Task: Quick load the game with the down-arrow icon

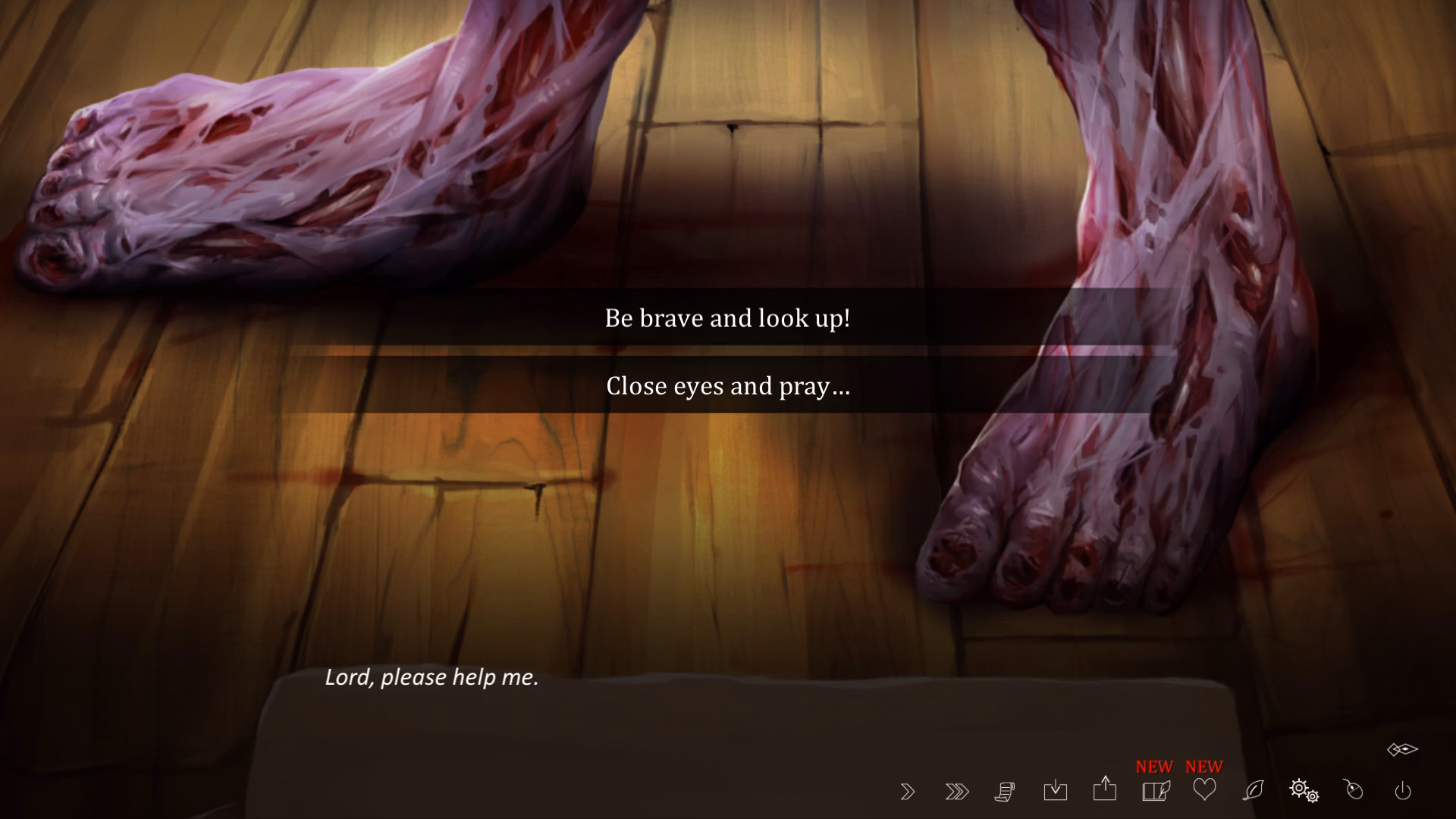Action: click(1055, 791)
